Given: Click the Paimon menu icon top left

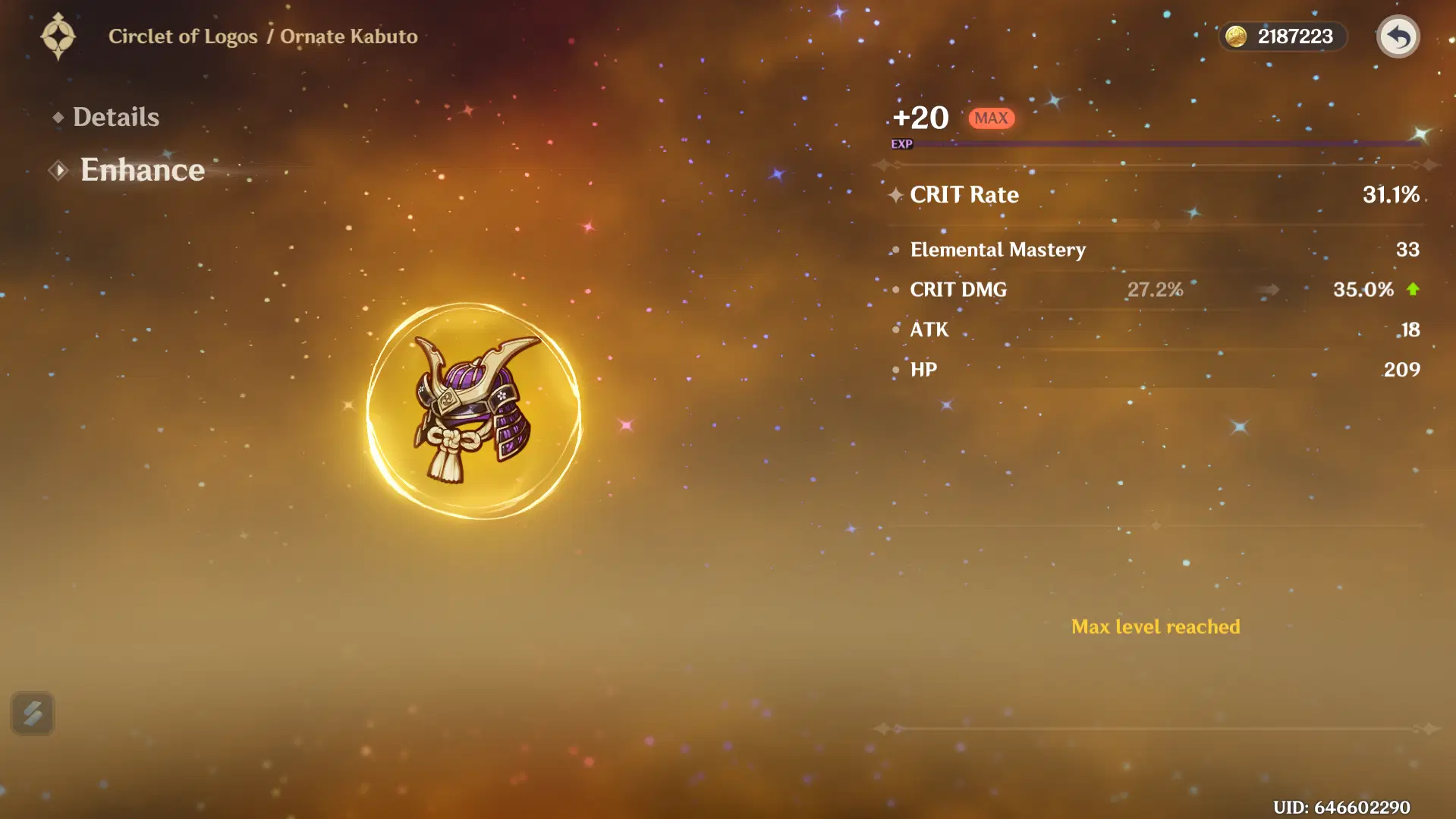Looking at the screenshot, I should pos(60,36).
